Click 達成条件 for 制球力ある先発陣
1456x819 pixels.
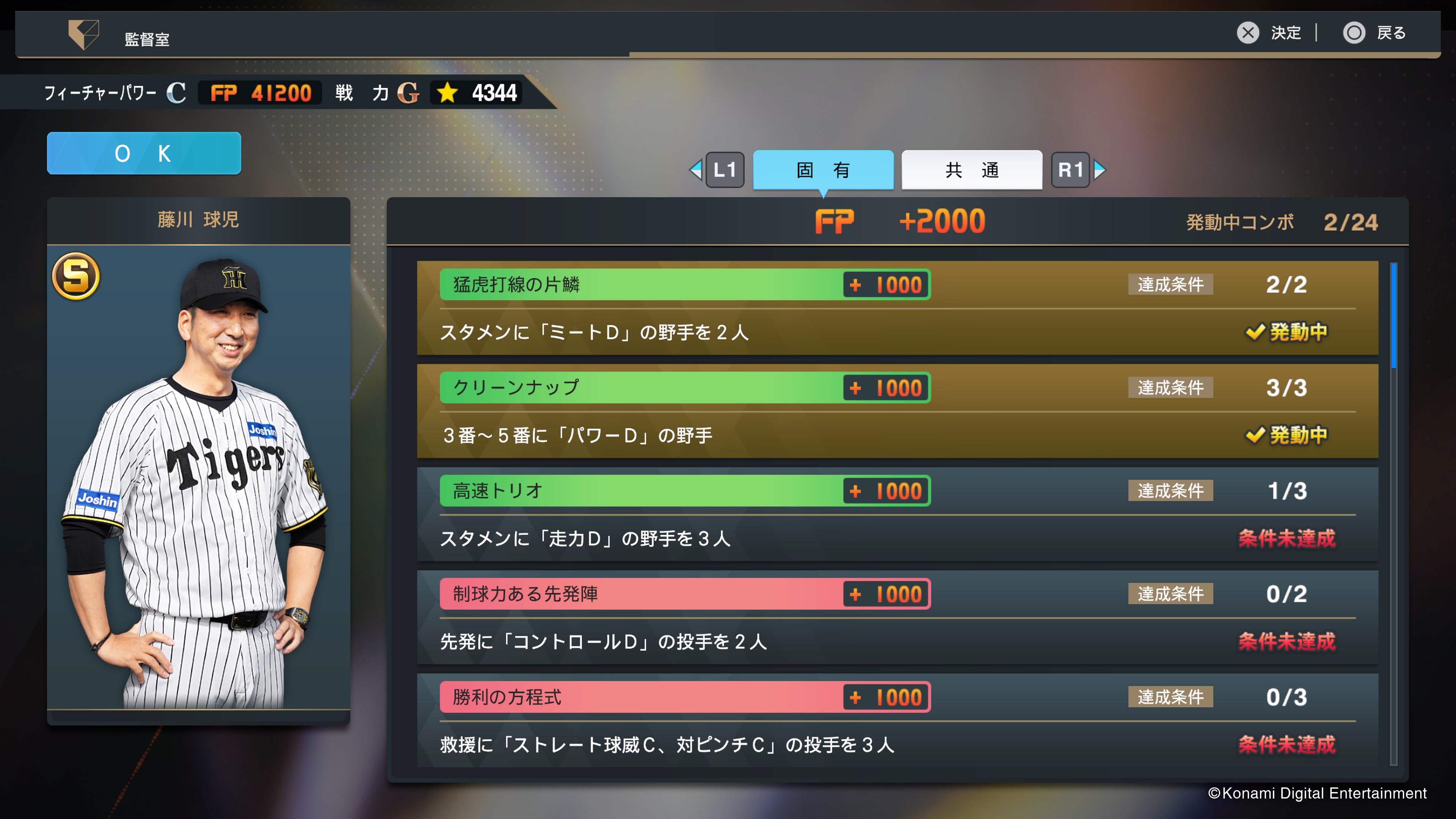[x=1170, y=594]
